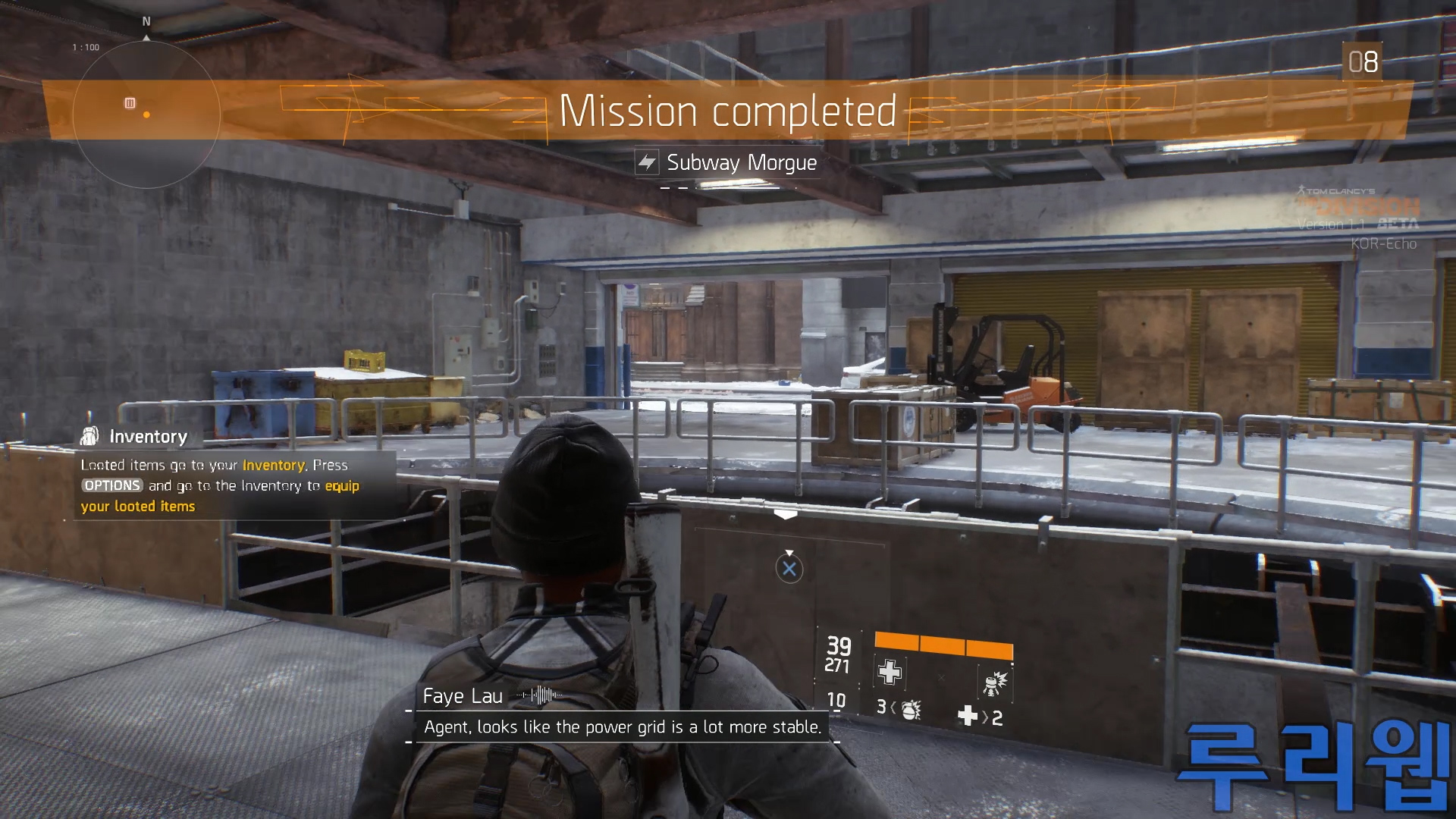Click the Subway Morgue mission label
This screenshot has width=1456, height=819.
tap(741, 162)
